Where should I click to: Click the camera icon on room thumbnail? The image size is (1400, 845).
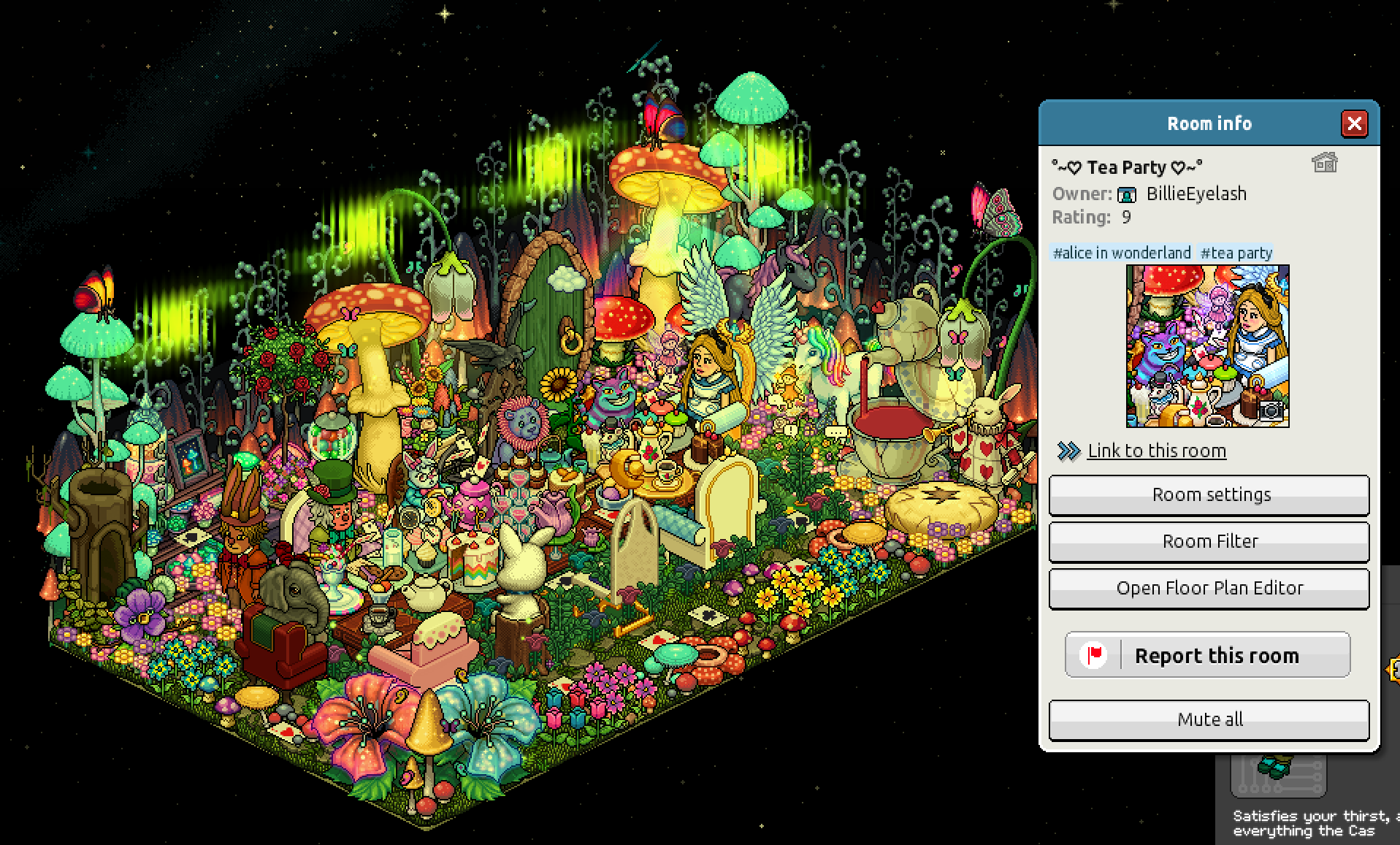(x=1271, y=410)
